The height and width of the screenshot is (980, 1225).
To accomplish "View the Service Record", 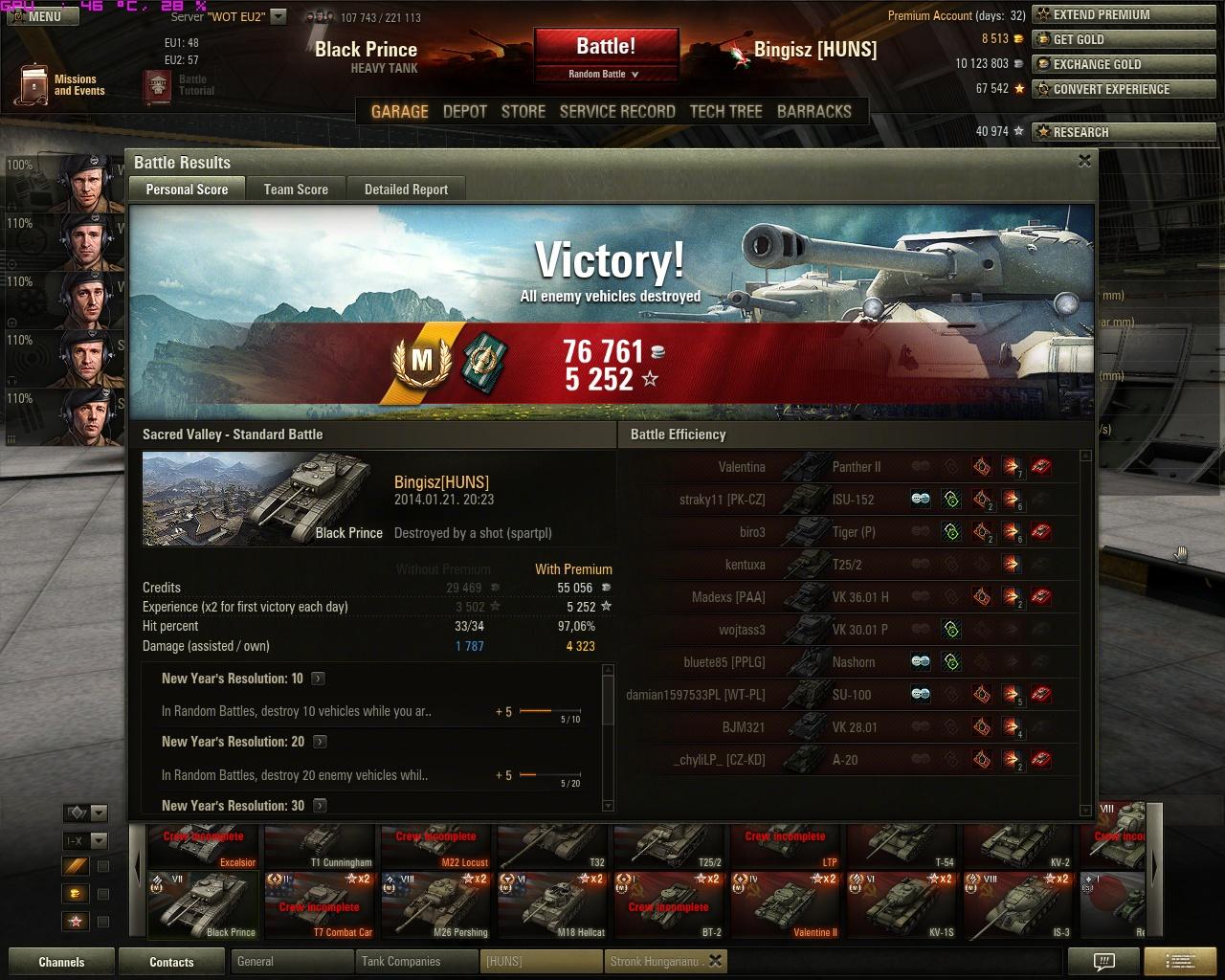I will tap(617, 111).
